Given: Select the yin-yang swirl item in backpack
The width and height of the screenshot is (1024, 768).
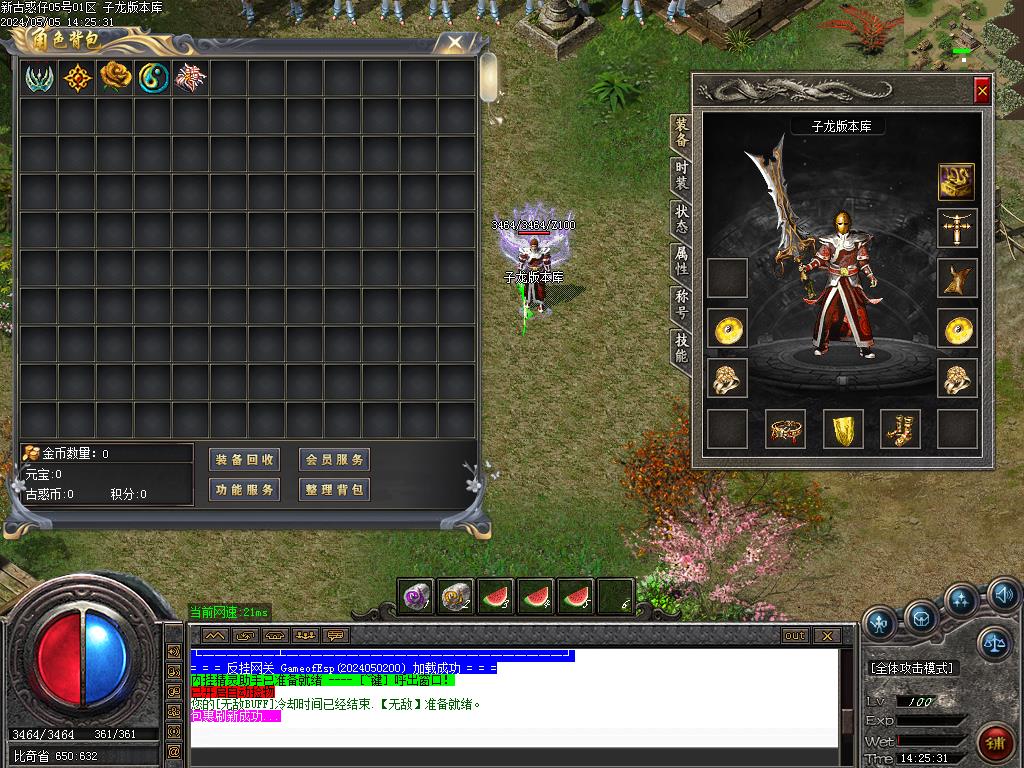Looking at the screenshot, I should [153, 77].
